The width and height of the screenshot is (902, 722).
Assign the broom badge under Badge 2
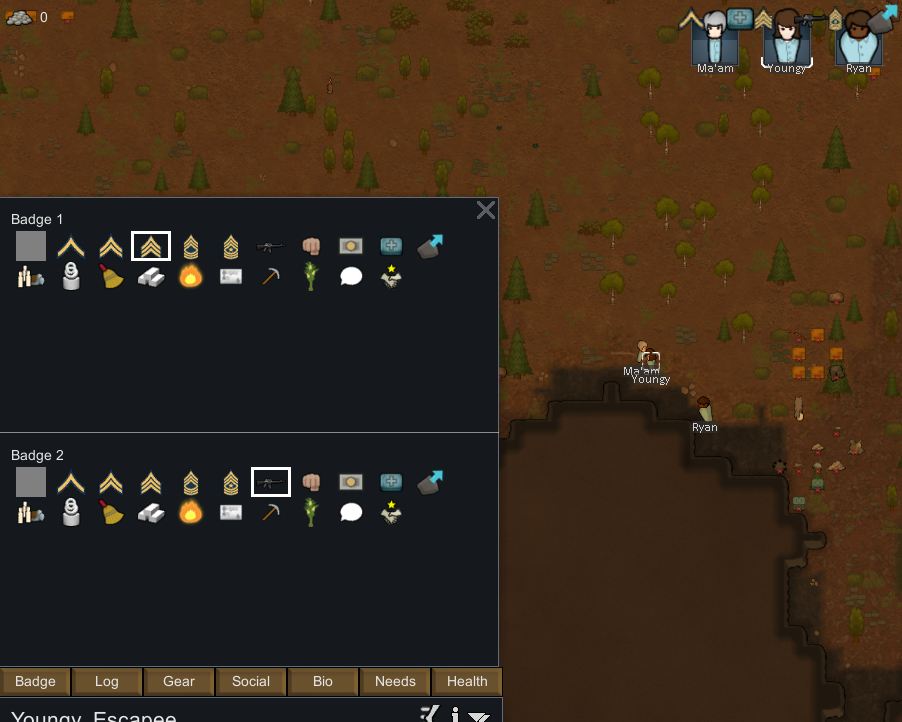click(x=111, y=512)
